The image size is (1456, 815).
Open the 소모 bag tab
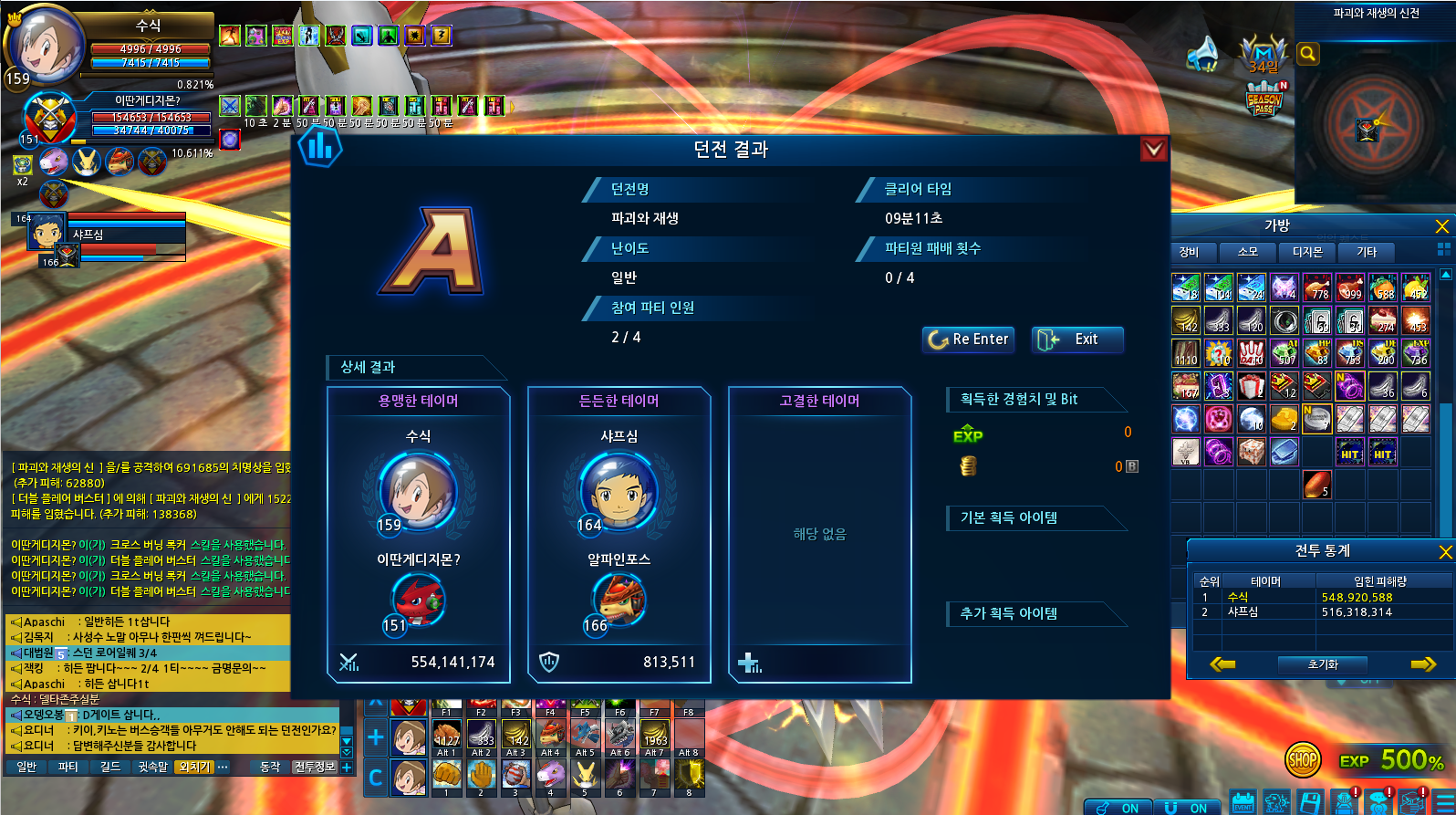[x=1248, y=252]
